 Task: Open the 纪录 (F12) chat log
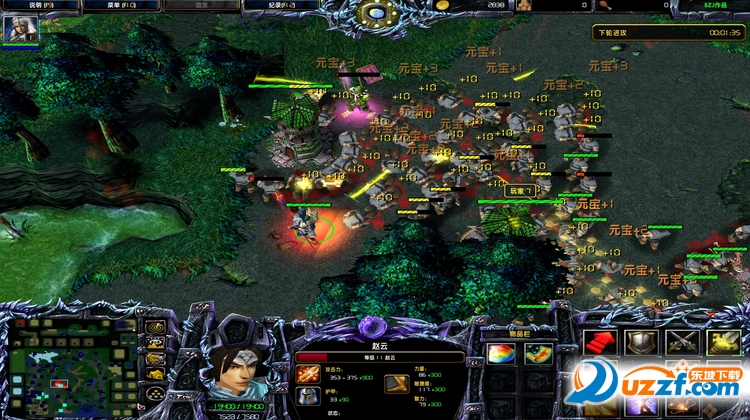278,5
